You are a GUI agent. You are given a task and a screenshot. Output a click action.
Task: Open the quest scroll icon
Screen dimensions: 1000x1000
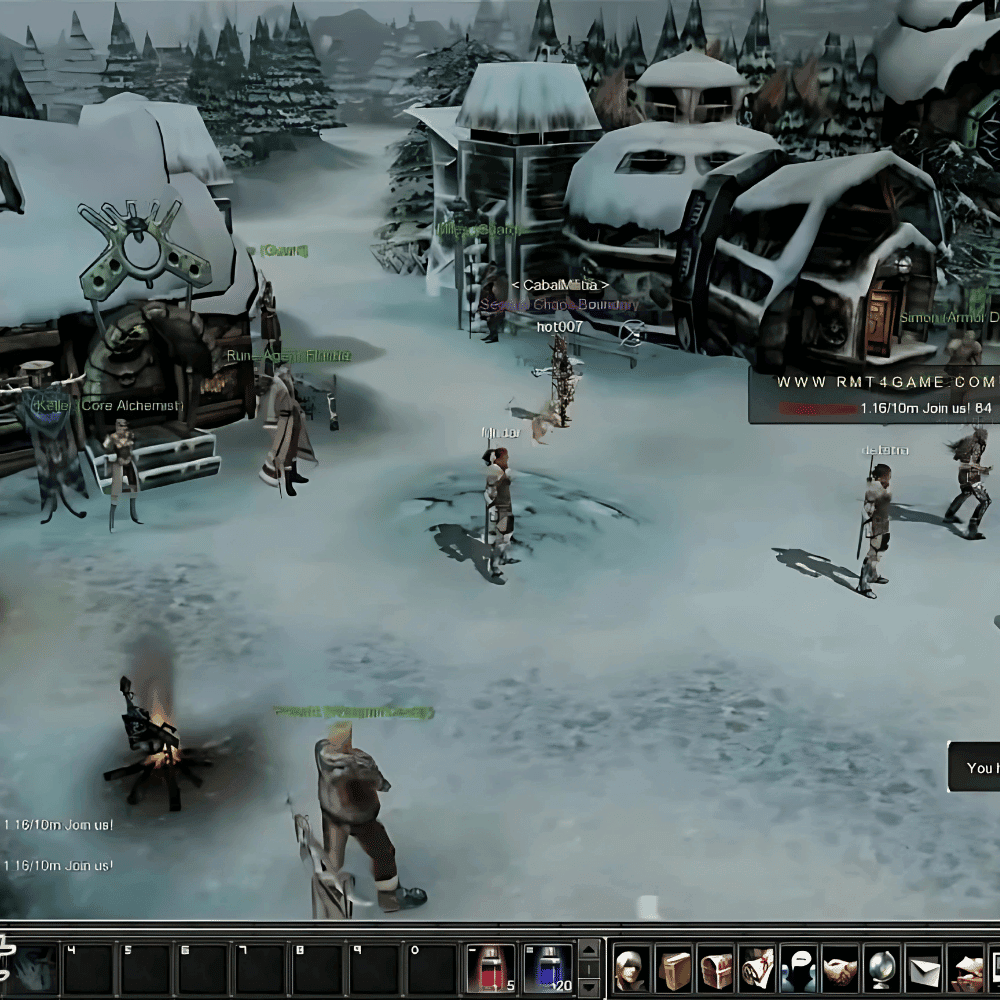point(757,969)
